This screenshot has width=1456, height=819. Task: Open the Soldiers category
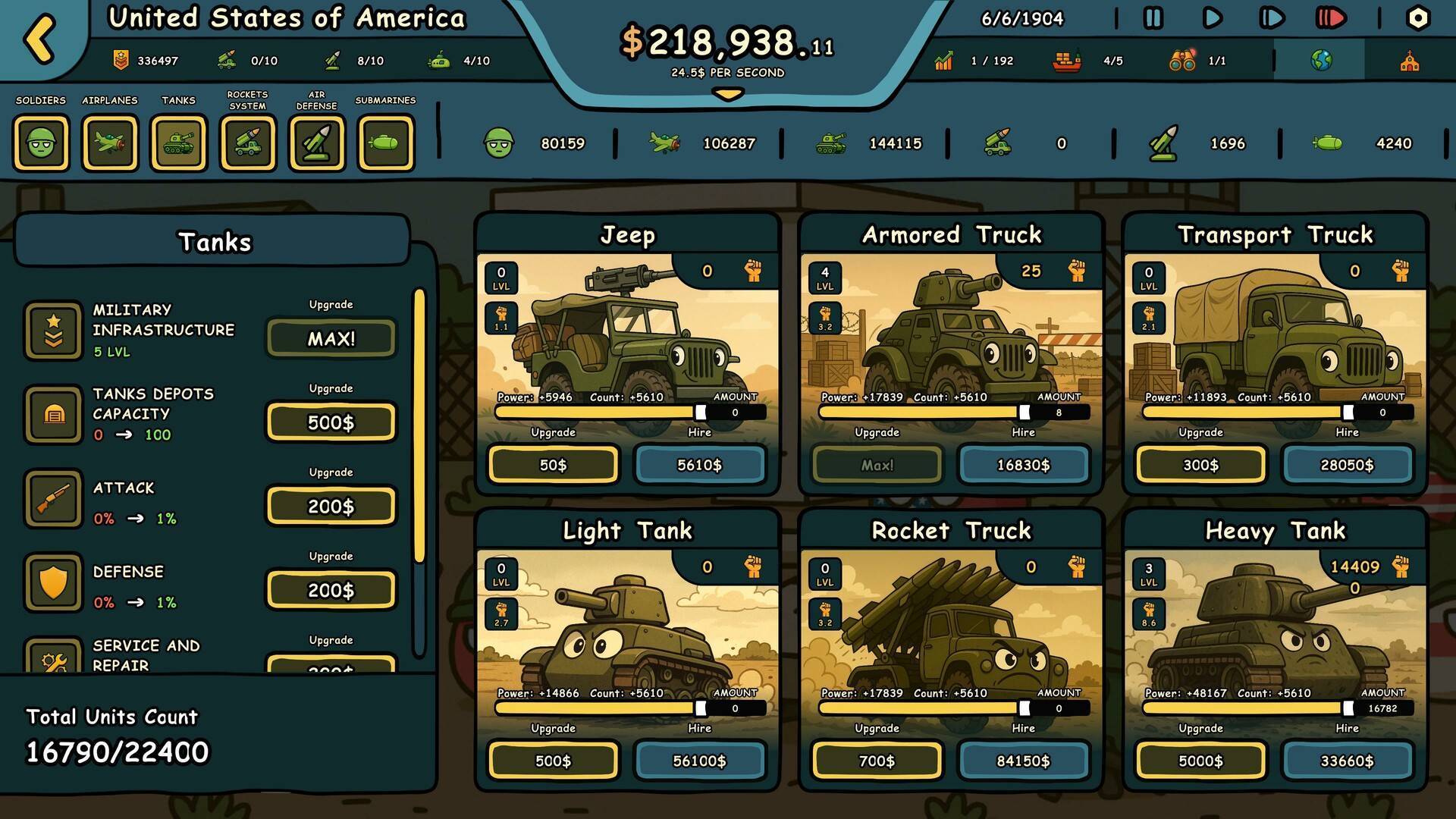click(x=41, y=143)
